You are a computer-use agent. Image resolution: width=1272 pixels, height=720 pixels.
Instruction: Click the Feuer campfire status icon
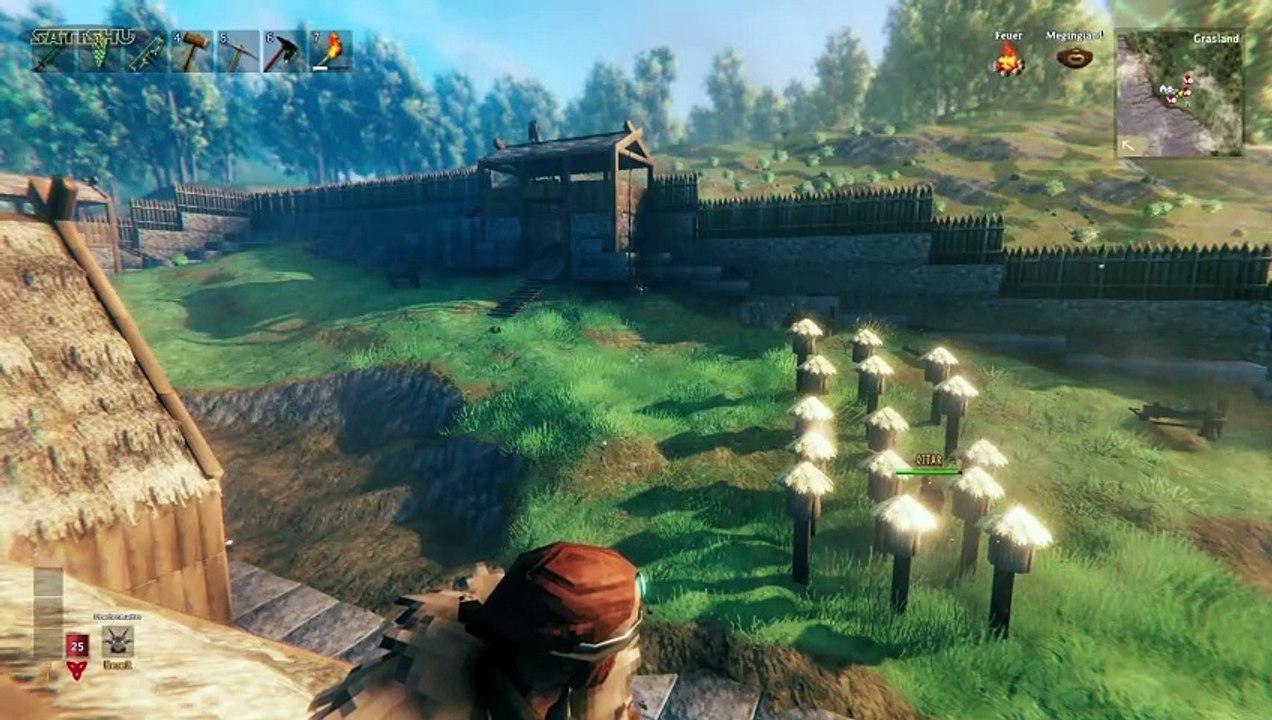click(1008, 59)
